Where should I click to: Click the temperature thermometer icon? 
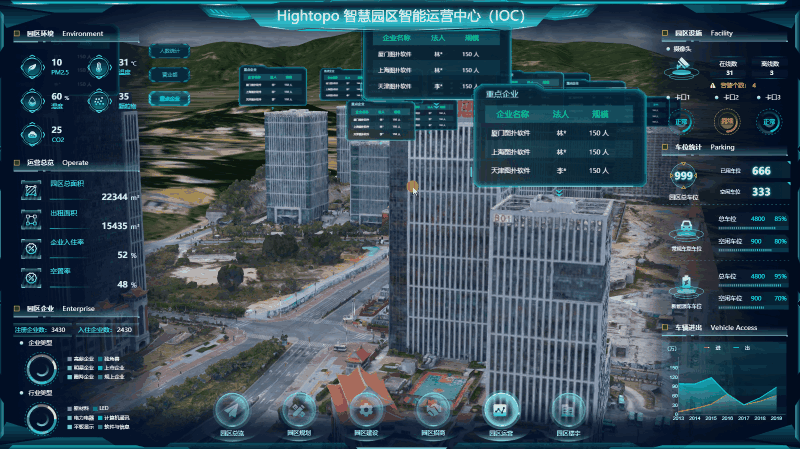pos(101,67)
